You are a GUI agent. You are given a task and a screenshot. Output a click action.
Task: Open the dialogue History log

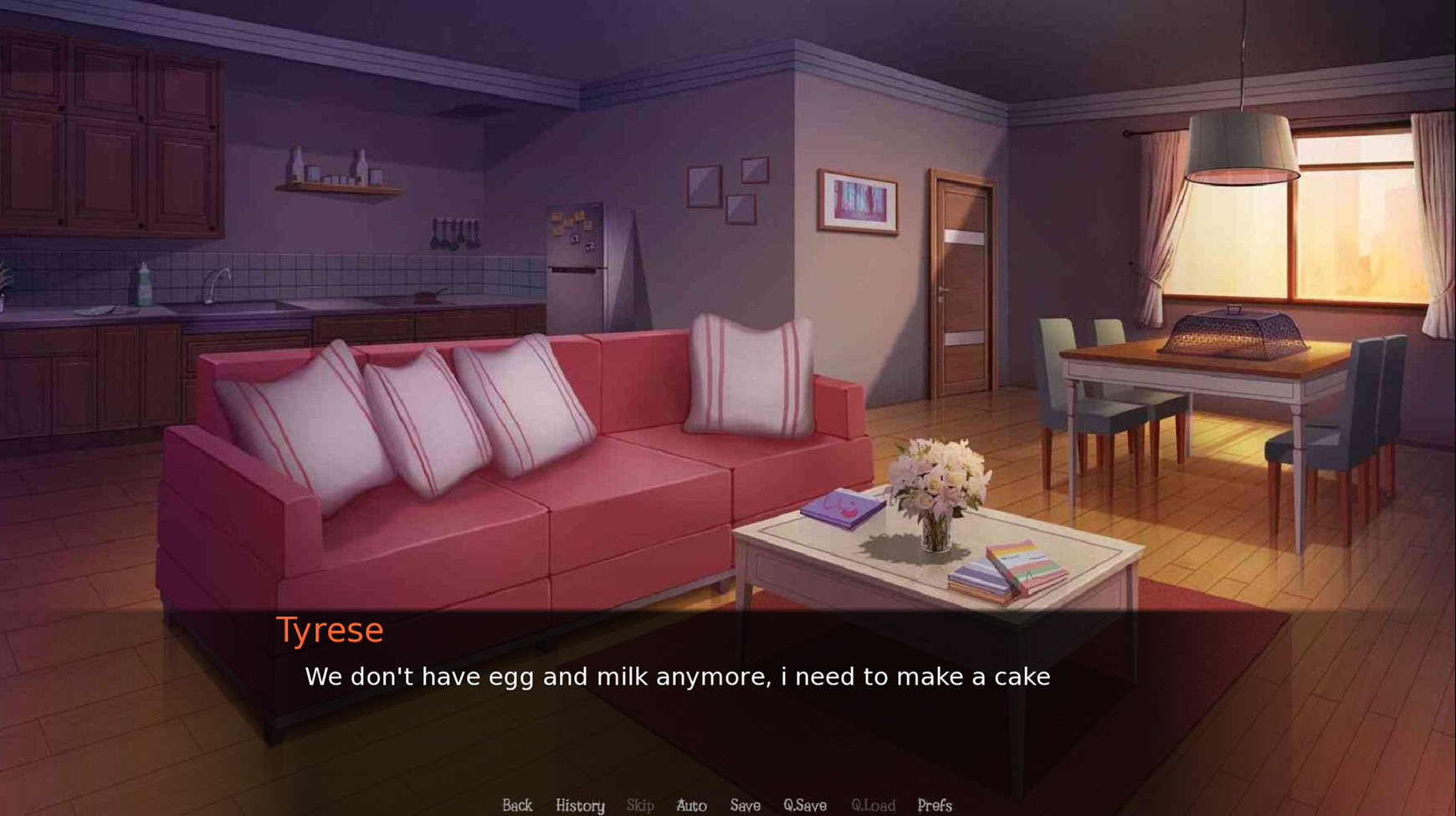pyautogui.click(x=580, y=805)
